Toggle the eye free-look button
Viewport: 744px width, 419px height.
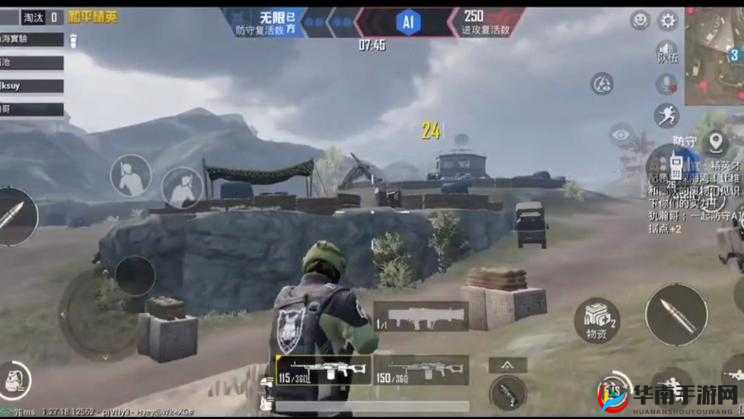[622, 133]
